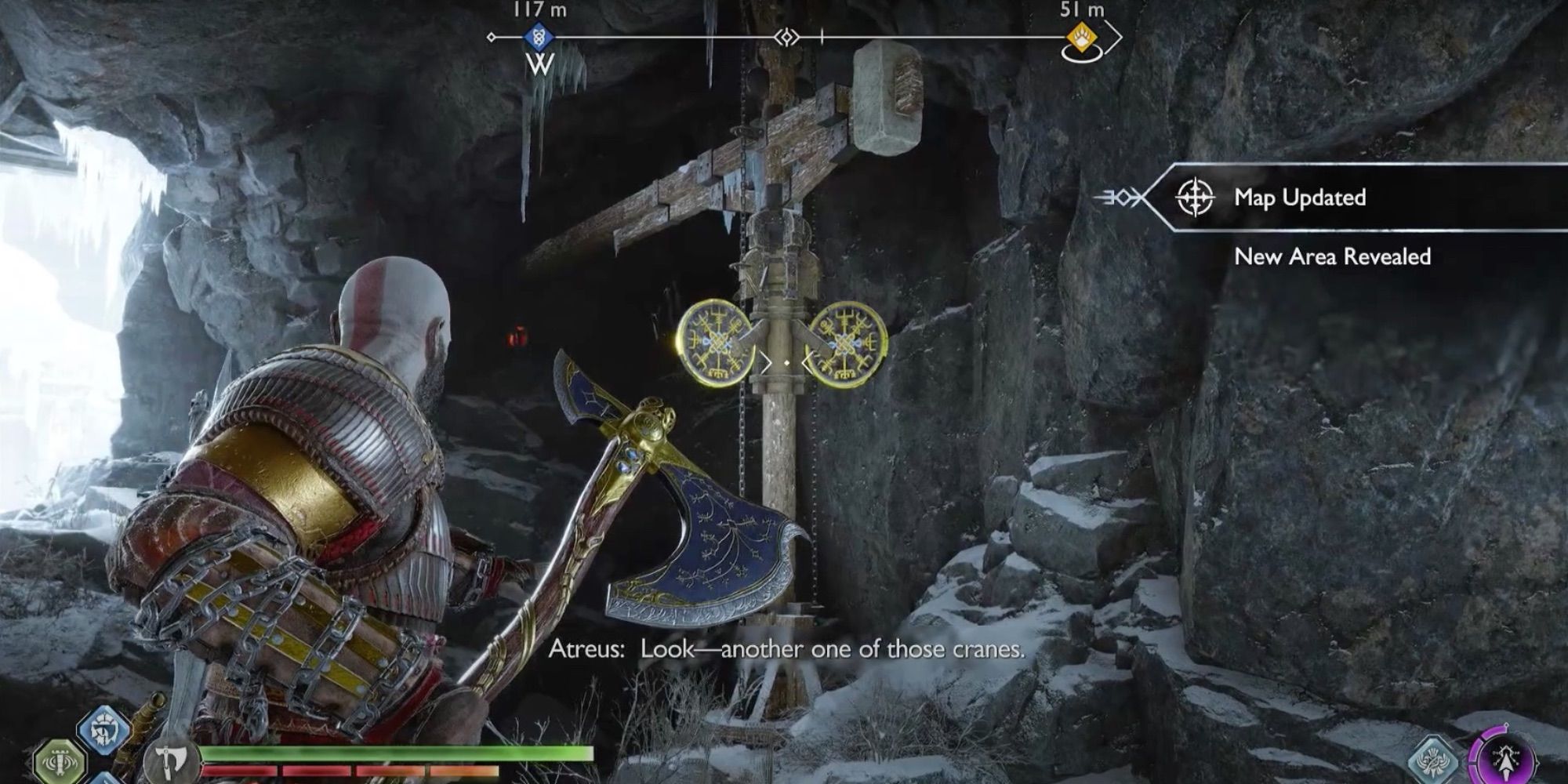
Task: Click the blue bear rune skill diamond
Action: pyautogui.click(x=103, y=729)
